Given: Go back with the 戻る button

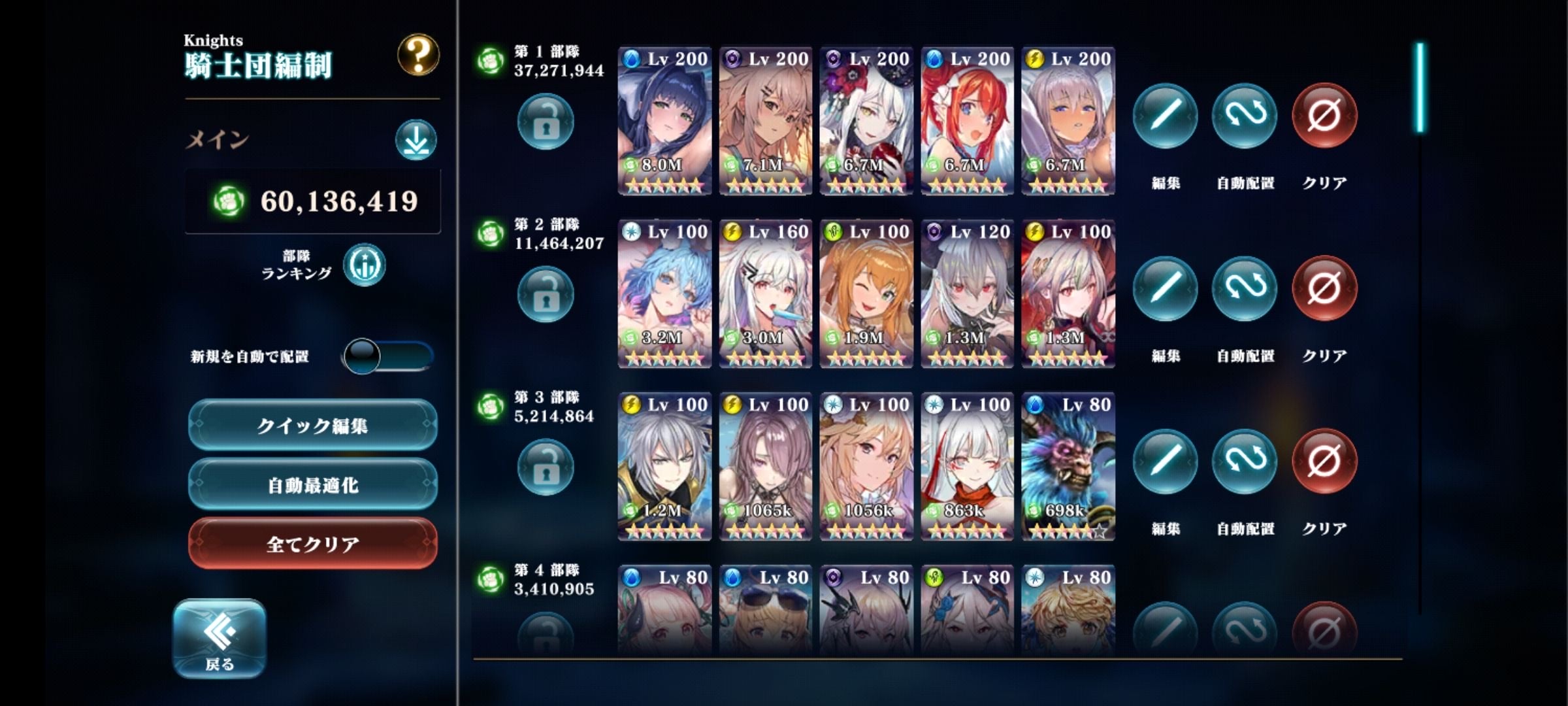Looking at the screenshot, I should pos(220,639).
